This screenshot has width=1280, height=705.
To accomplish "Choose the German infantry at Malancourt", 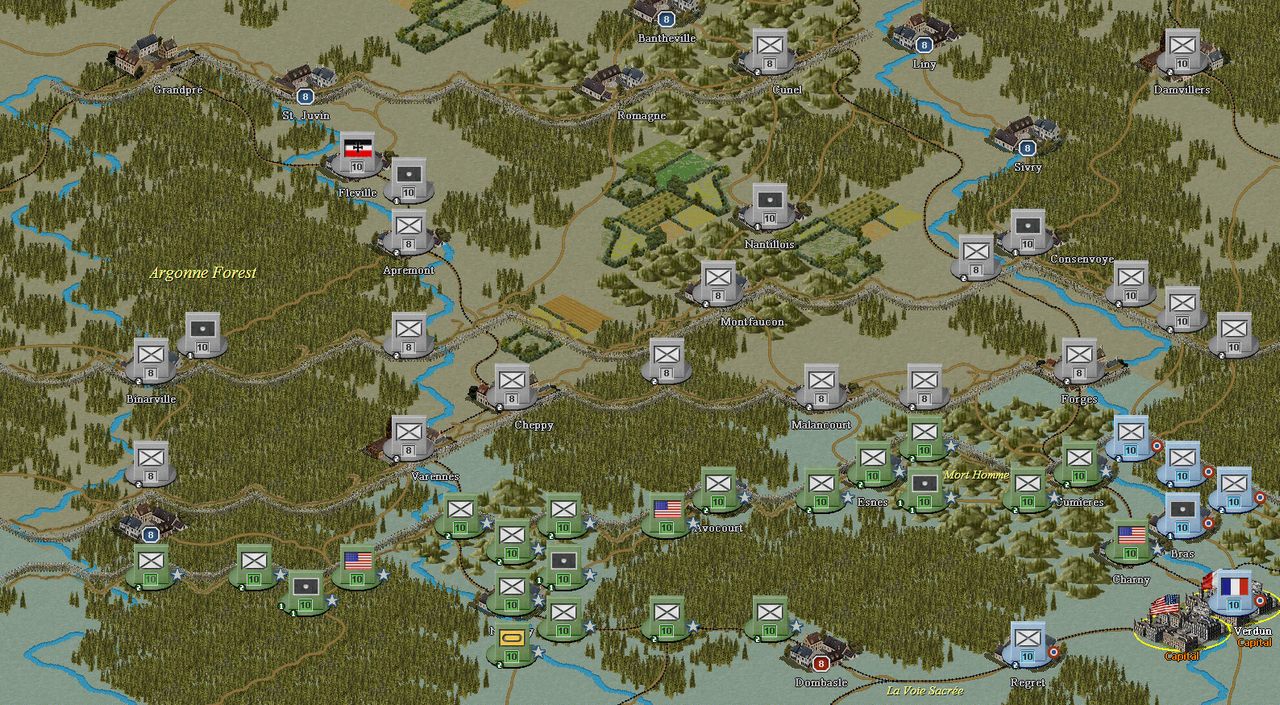I will pos(821,384).
